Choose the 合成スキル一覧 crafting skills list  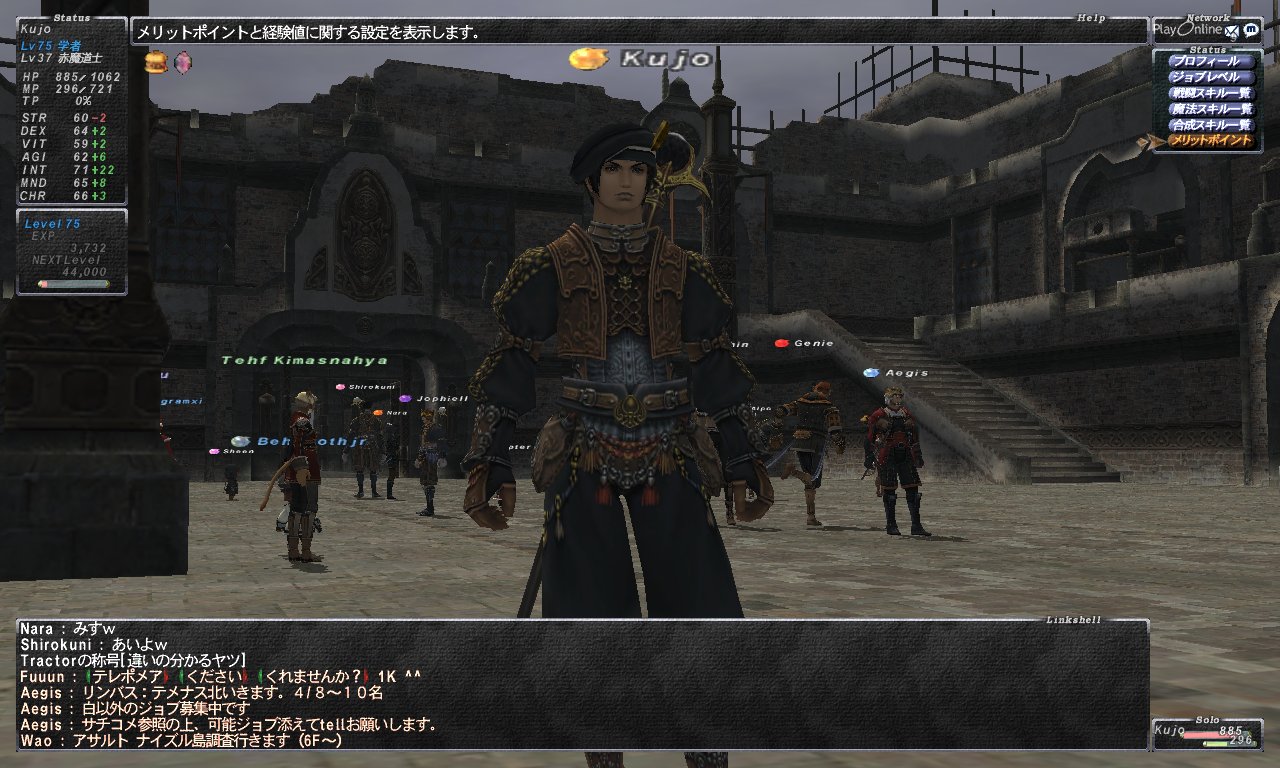[1210, 125]
